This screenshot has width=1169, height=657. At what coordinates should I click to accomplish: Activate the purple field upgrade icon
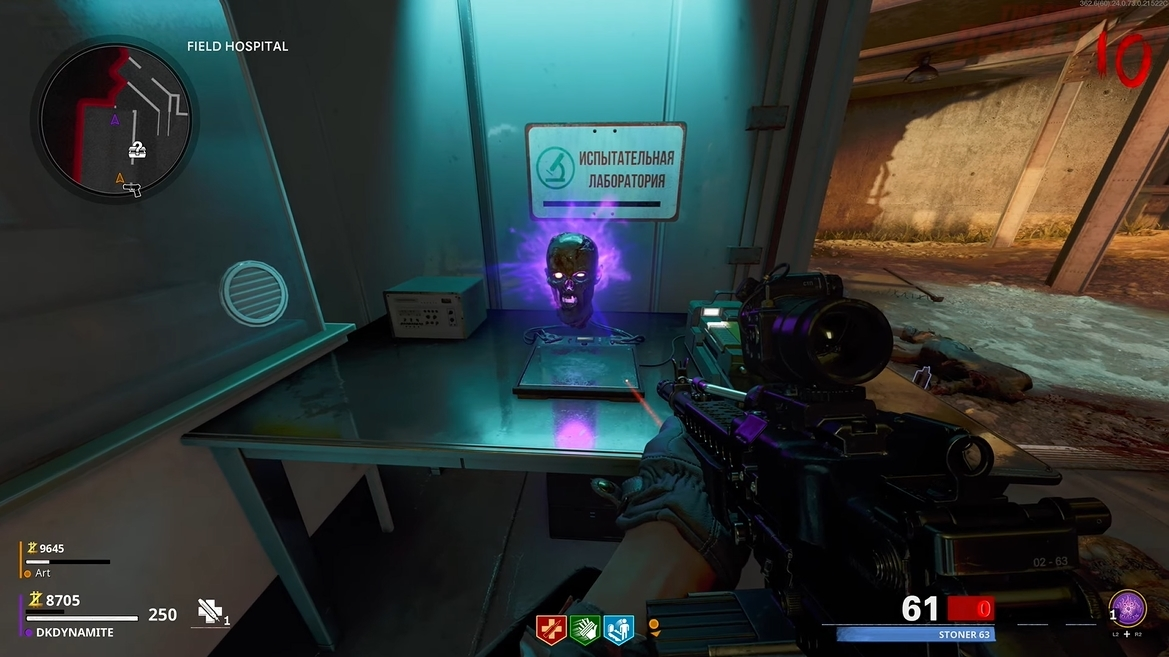1127,609
